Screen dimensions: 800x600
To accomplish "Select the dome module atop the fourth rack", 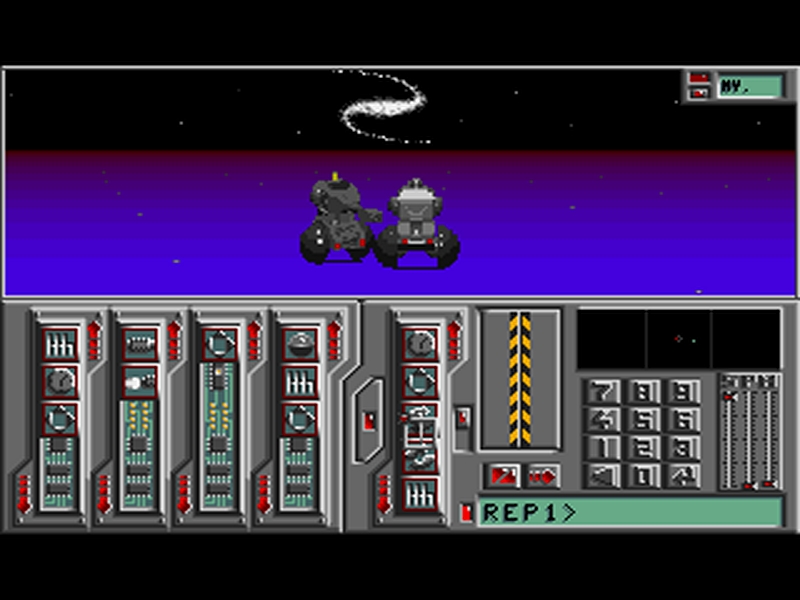I will pos(300,344).
